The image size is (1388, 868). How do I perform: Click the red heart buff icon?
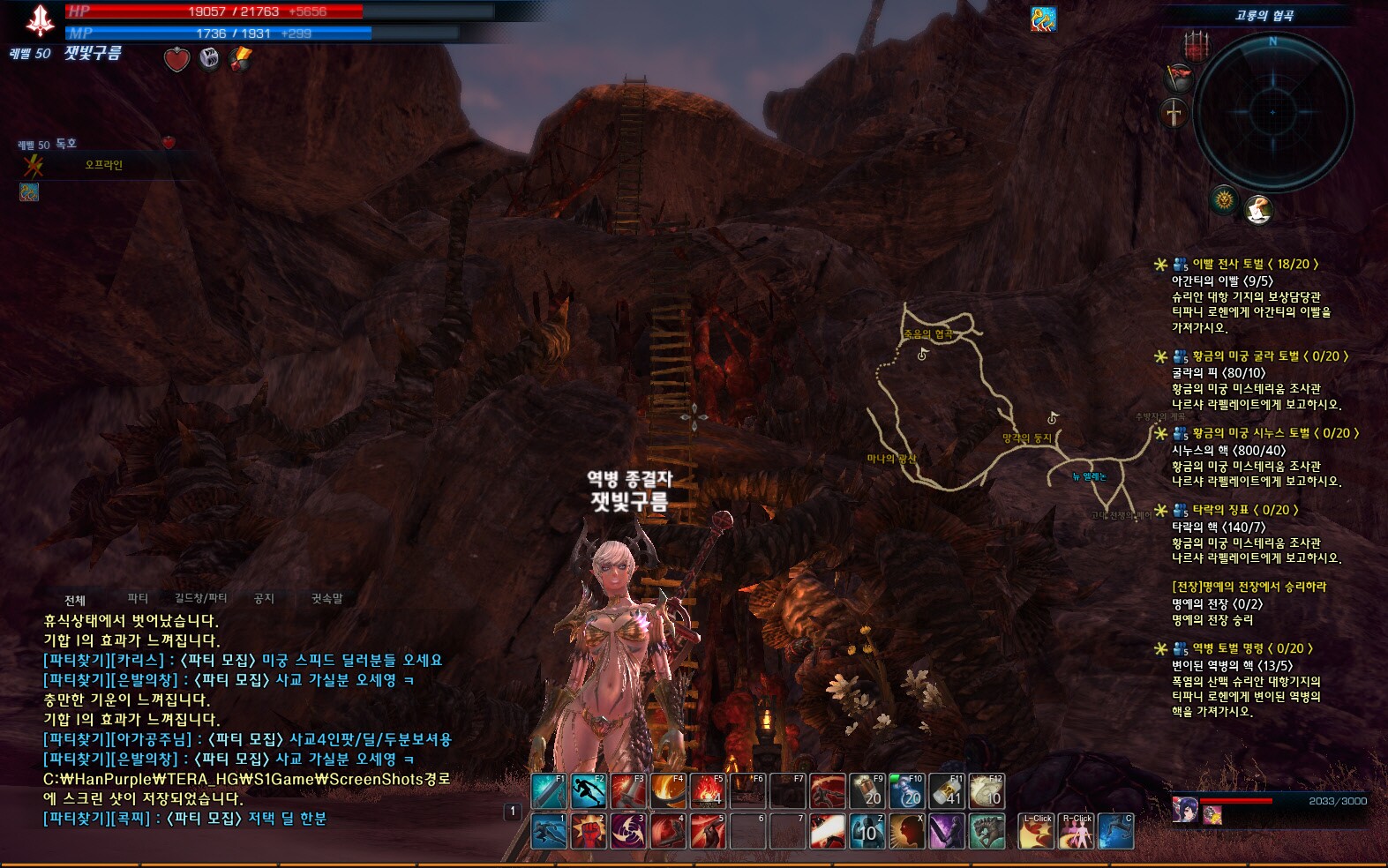coord(176,59)
